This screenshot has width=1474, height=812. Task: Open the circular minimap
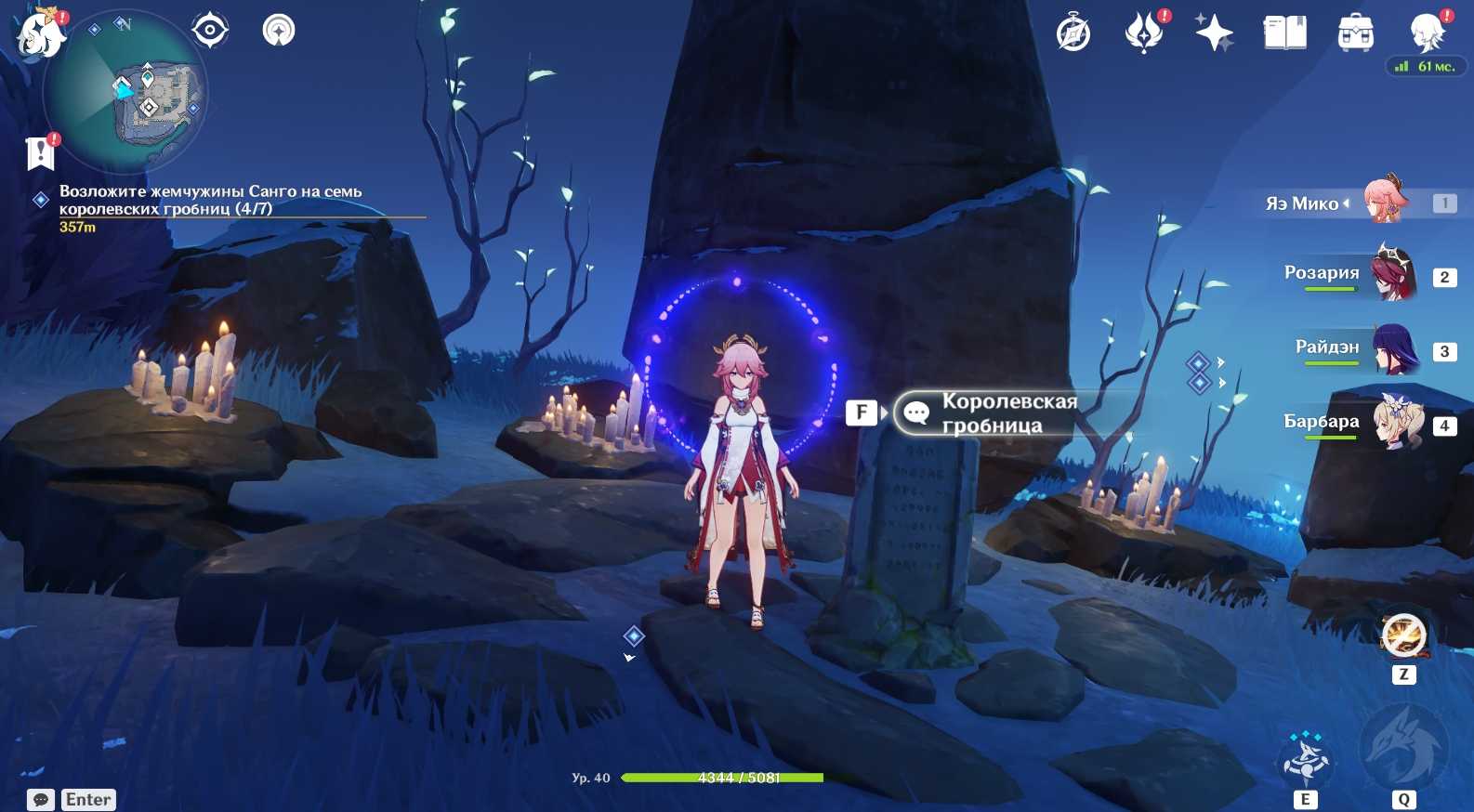[x=125, y=93]
